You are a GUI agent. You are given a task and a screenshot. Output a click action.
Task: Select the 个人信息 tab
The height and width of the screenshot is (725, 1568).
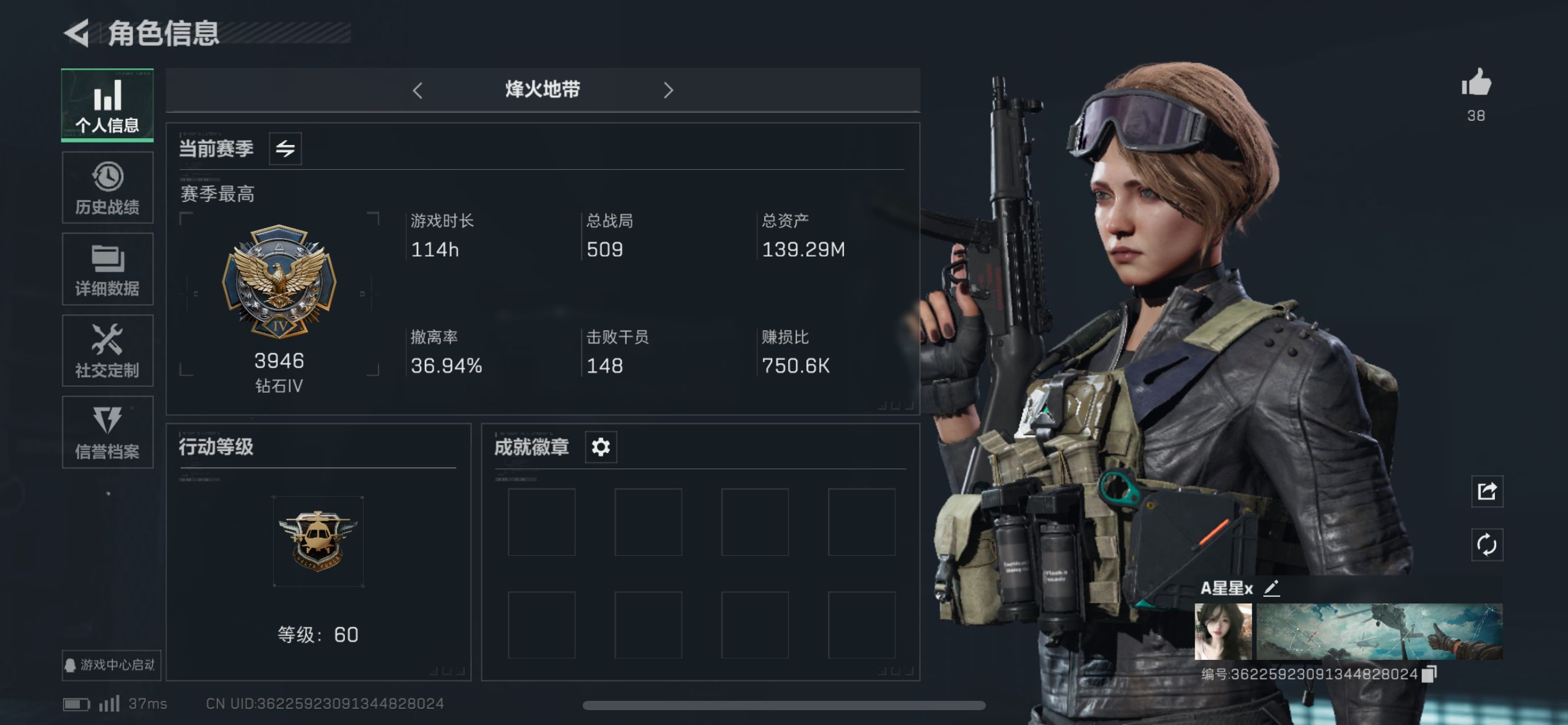107,105
